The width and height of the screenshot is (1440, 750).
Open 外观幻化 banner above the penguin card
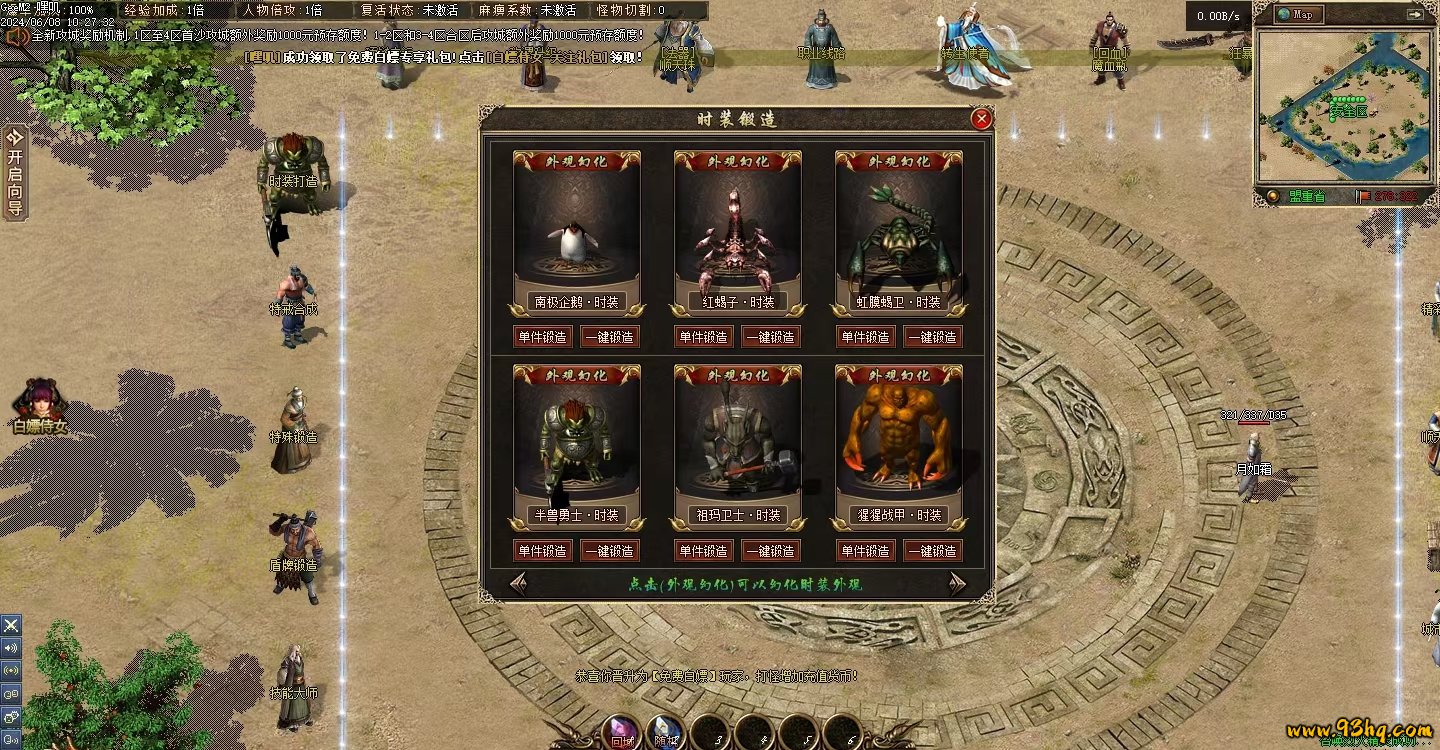577,161
